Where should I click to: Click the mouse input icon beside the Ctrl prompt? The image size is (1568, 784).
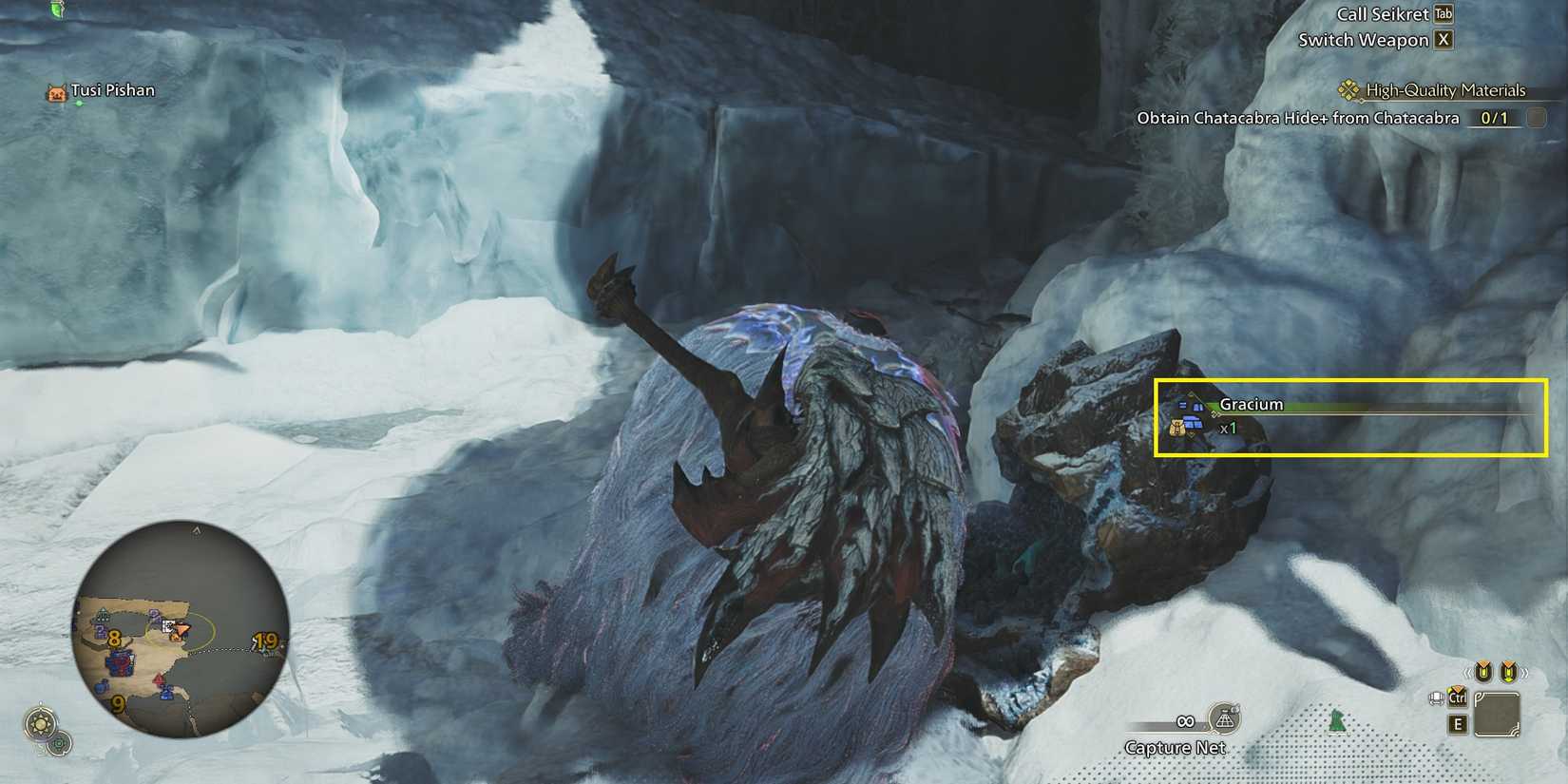1438,698
